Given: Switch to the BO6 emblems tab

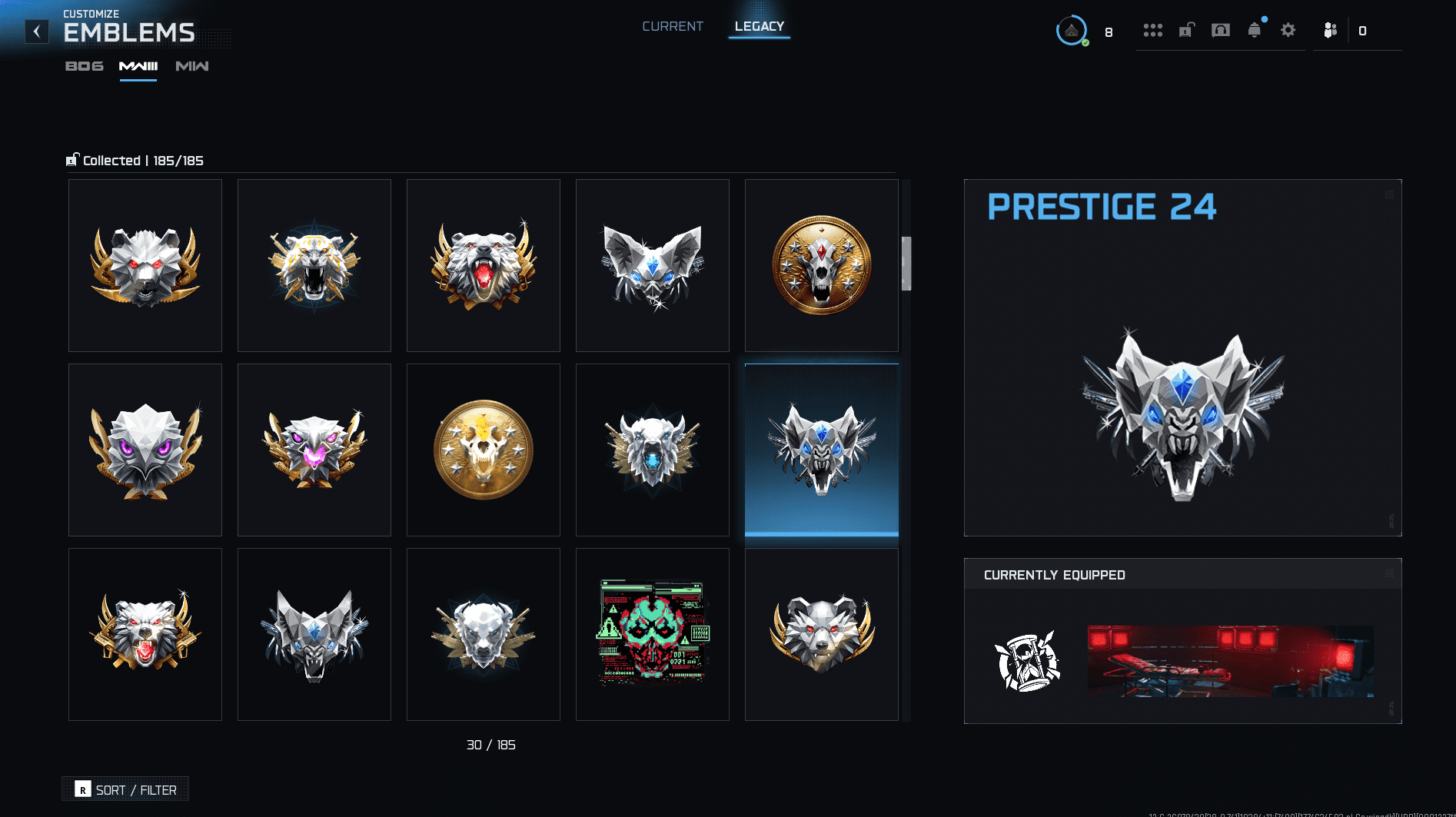Looking at the screenshot, I should 84,66.
